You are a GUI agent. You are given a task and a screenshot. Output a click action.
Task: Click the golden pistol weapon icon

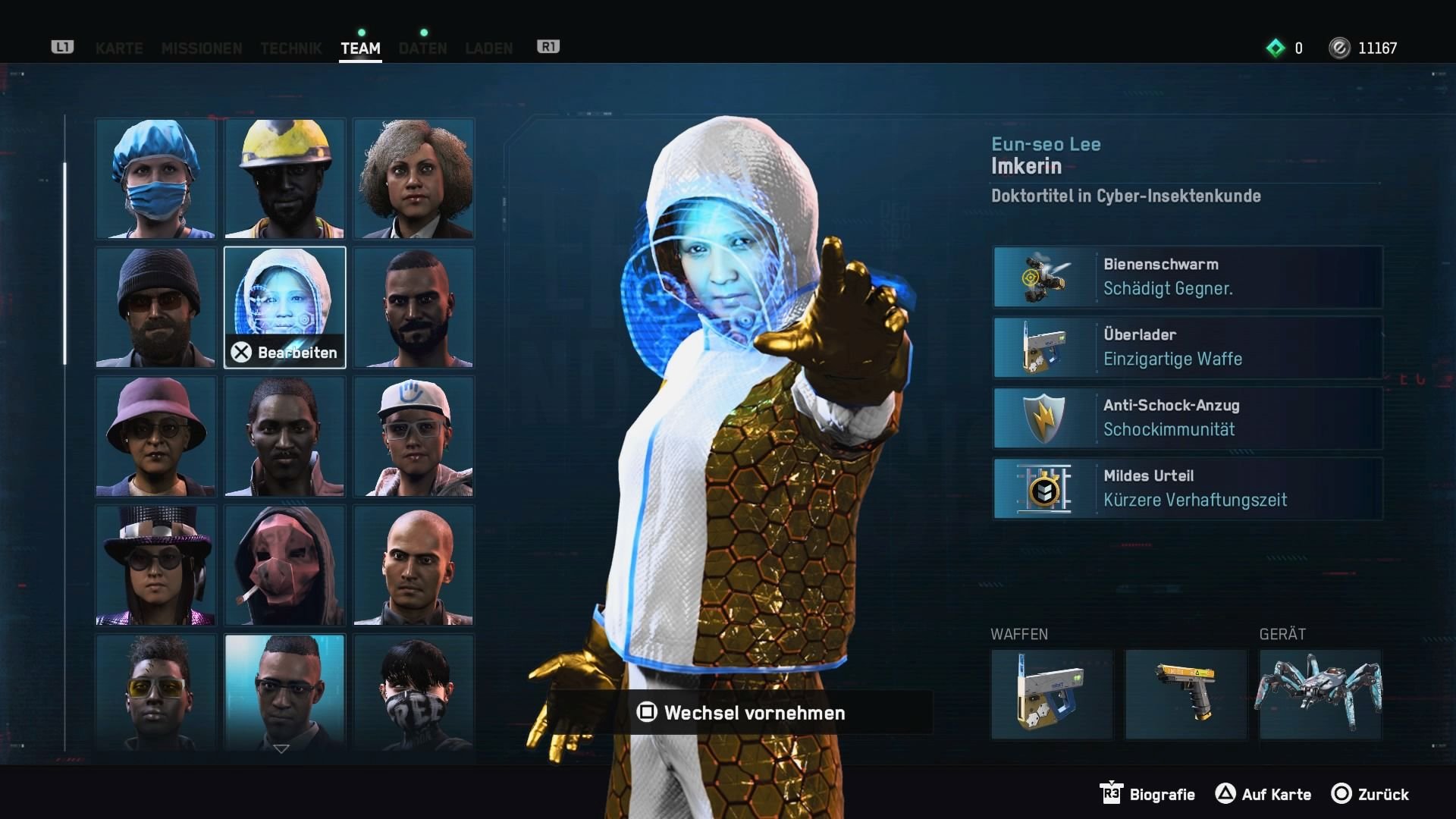(1186, 694)
